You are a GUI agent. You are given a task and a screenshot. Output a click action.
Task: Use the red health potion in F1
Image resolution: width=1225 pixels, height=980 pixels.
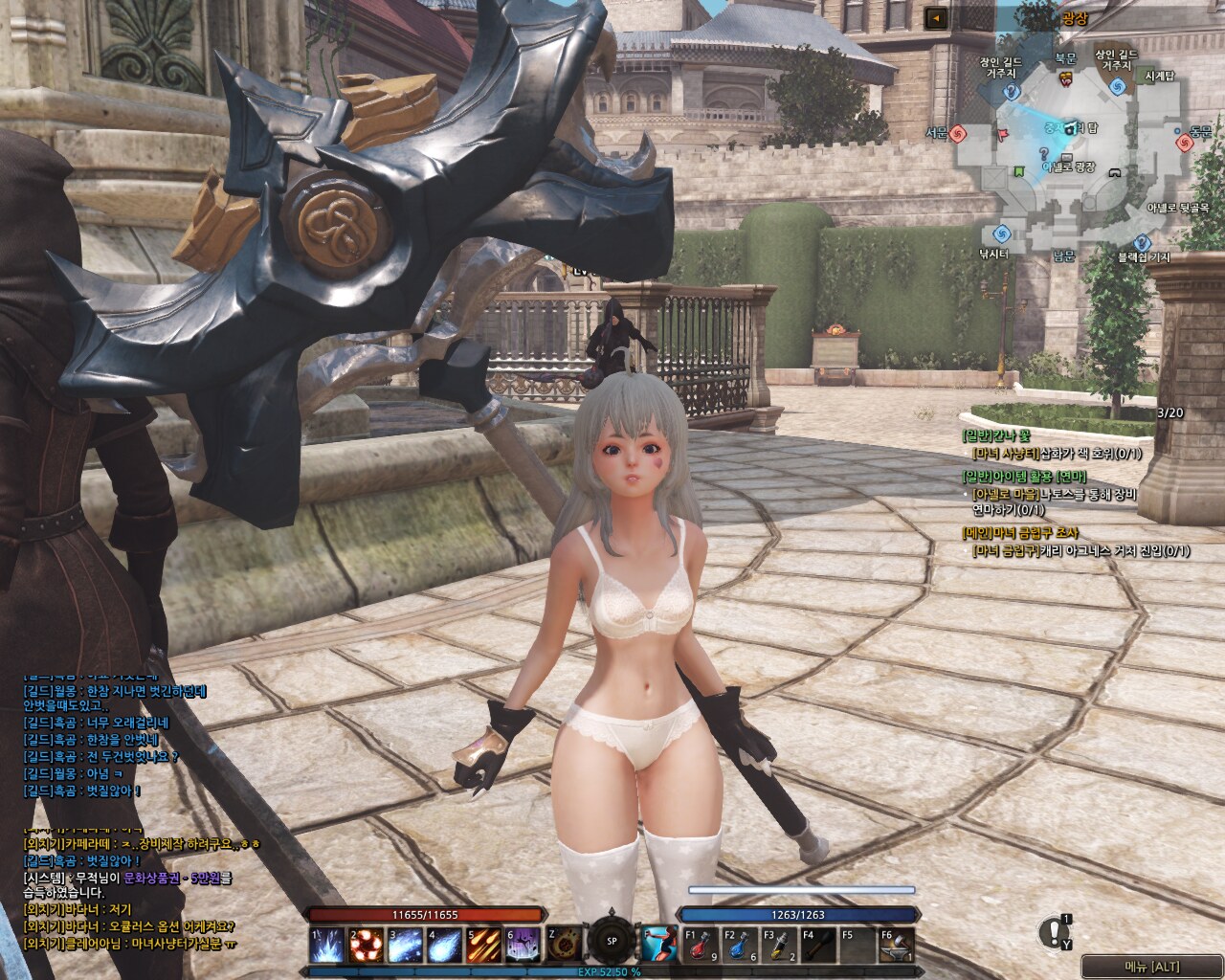[x=702, y=946]
